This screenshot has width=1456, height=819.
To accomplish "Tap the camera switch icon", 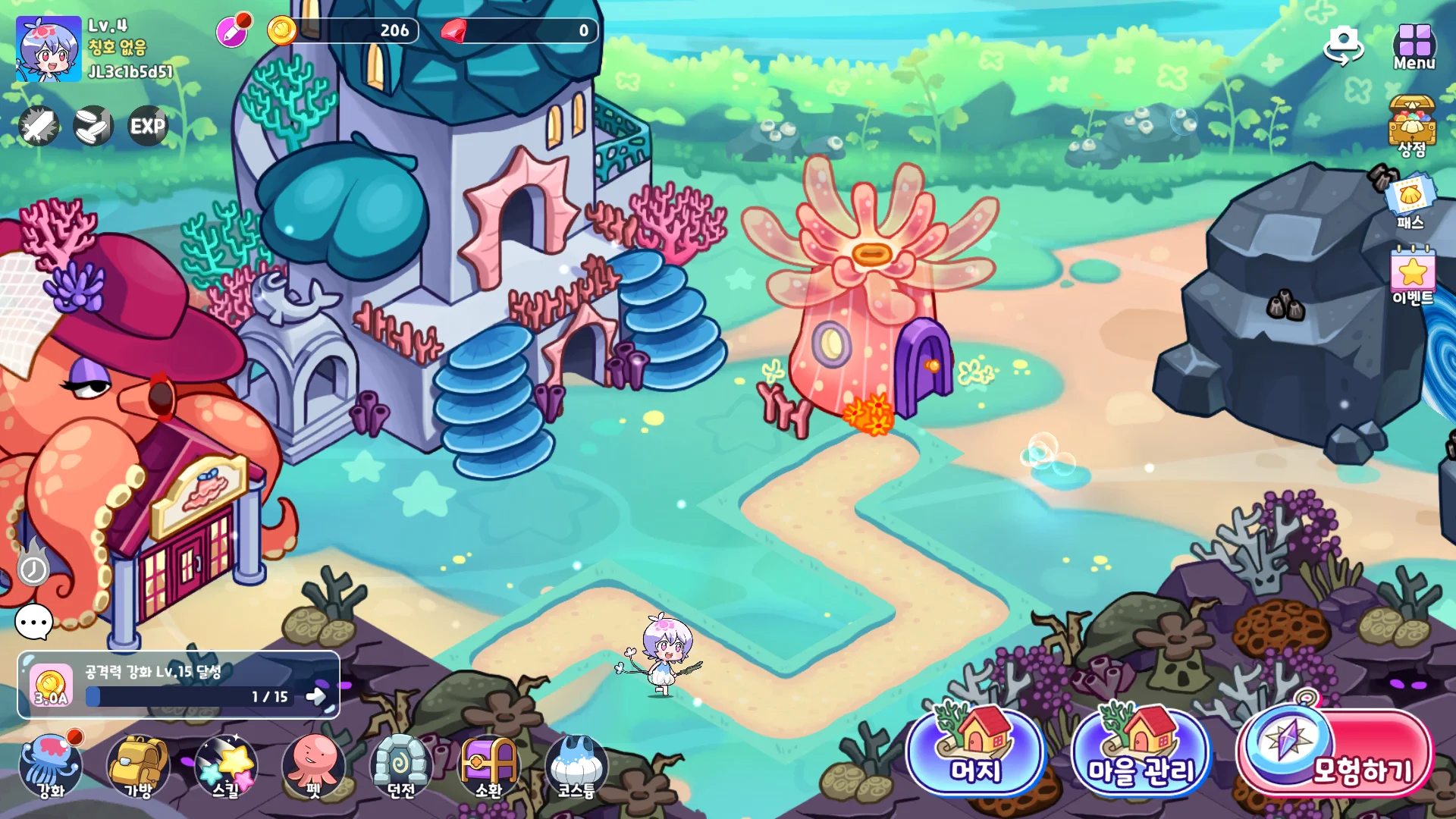I will coord(1343,45).
